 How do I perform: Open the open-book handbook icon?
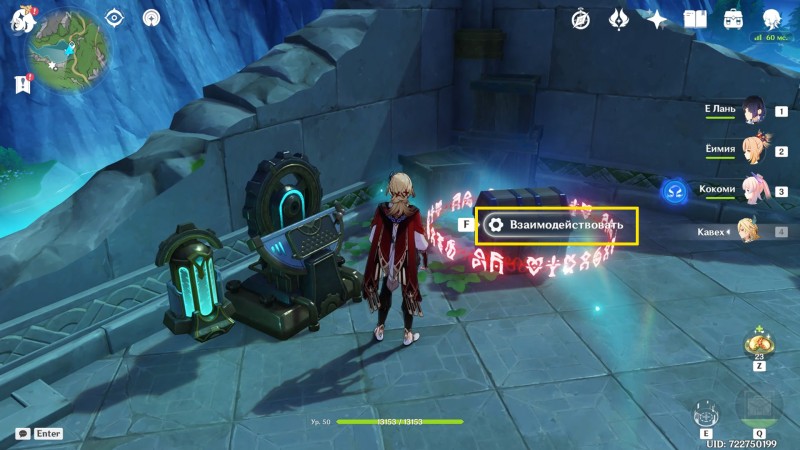695,19
